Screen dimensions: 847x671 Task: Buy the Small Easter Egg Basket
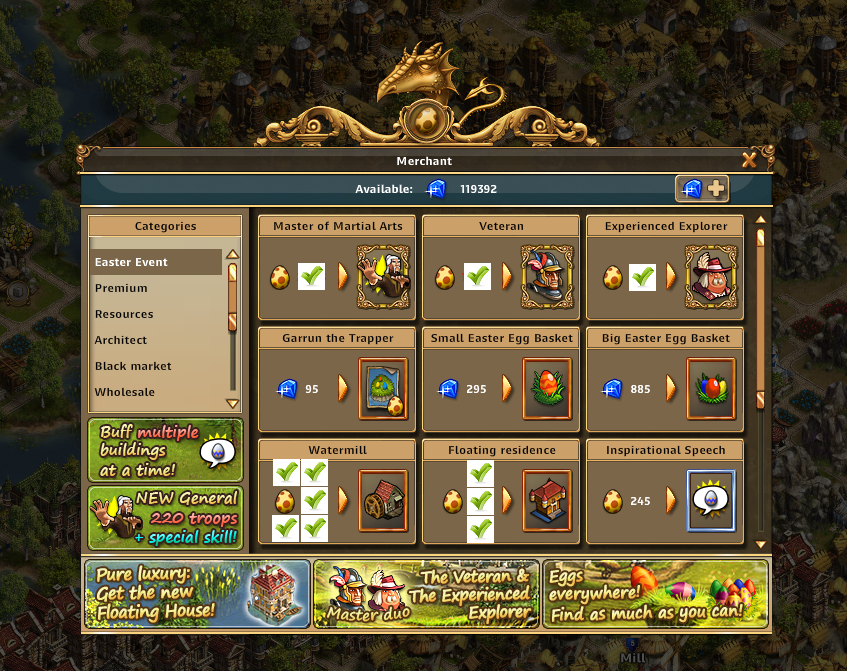click(x=547, y=388)
